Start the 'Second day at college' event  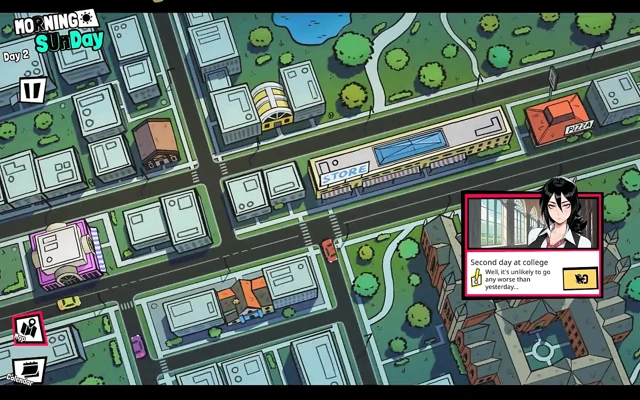(579, 278)
